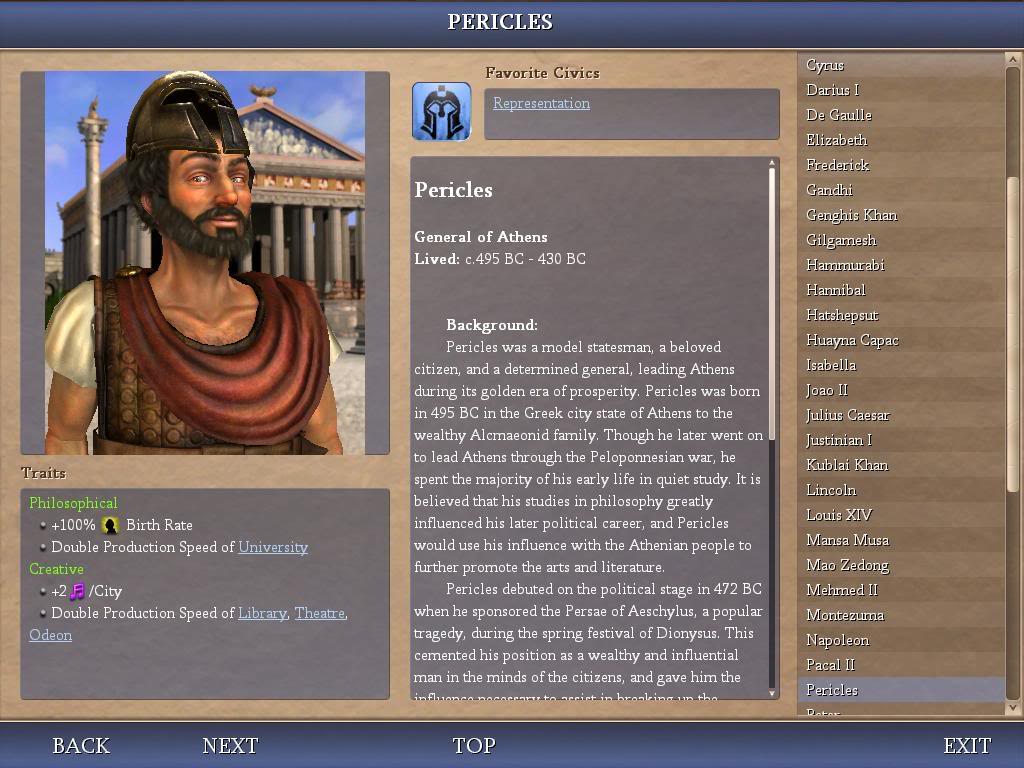Click the background text scroll-down arrow
This screenshot has height=768, width=1024.
coord(772,693)
